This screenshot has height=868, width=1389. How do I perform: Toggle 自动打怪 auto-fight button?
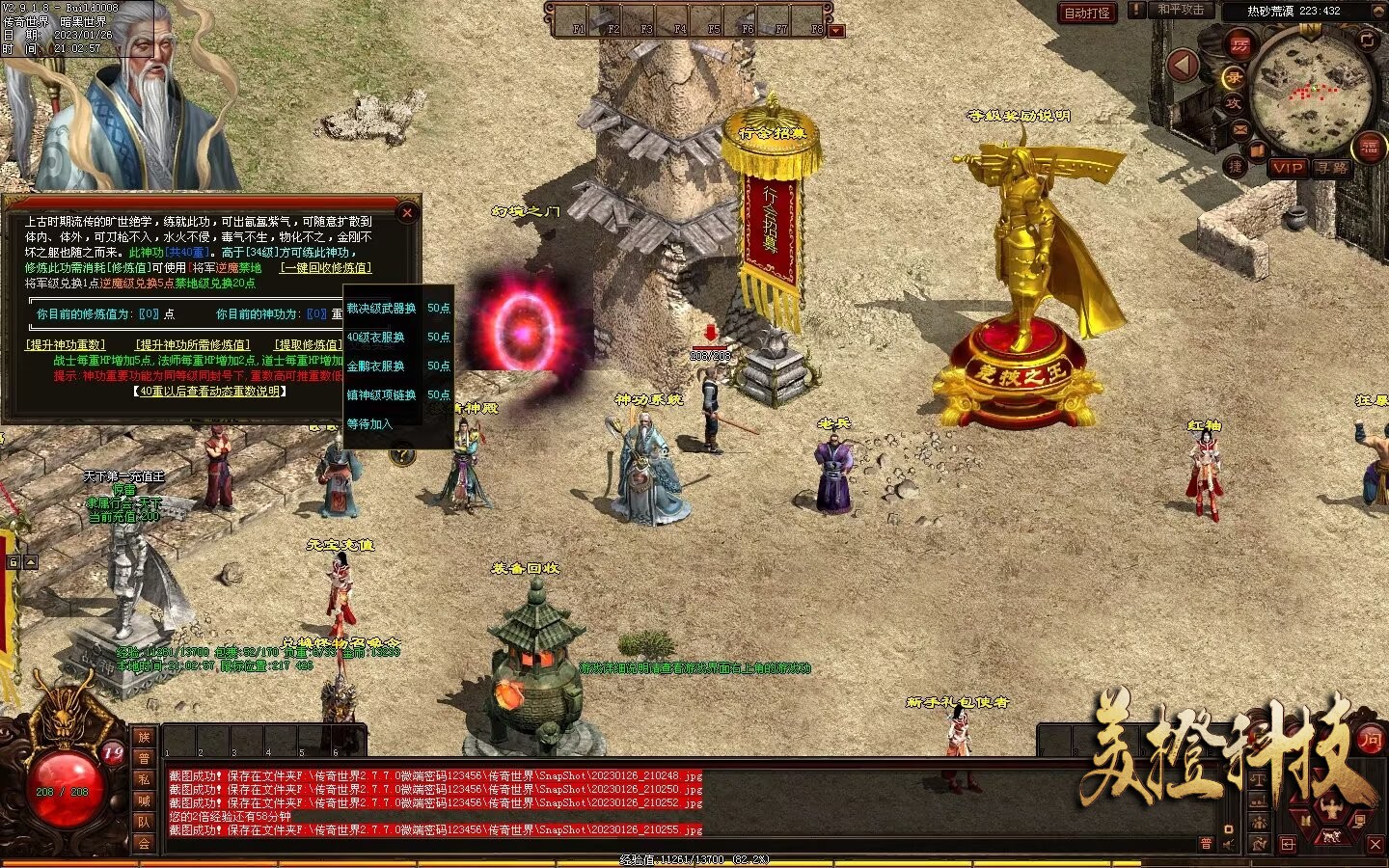(x=1087, y=13)
